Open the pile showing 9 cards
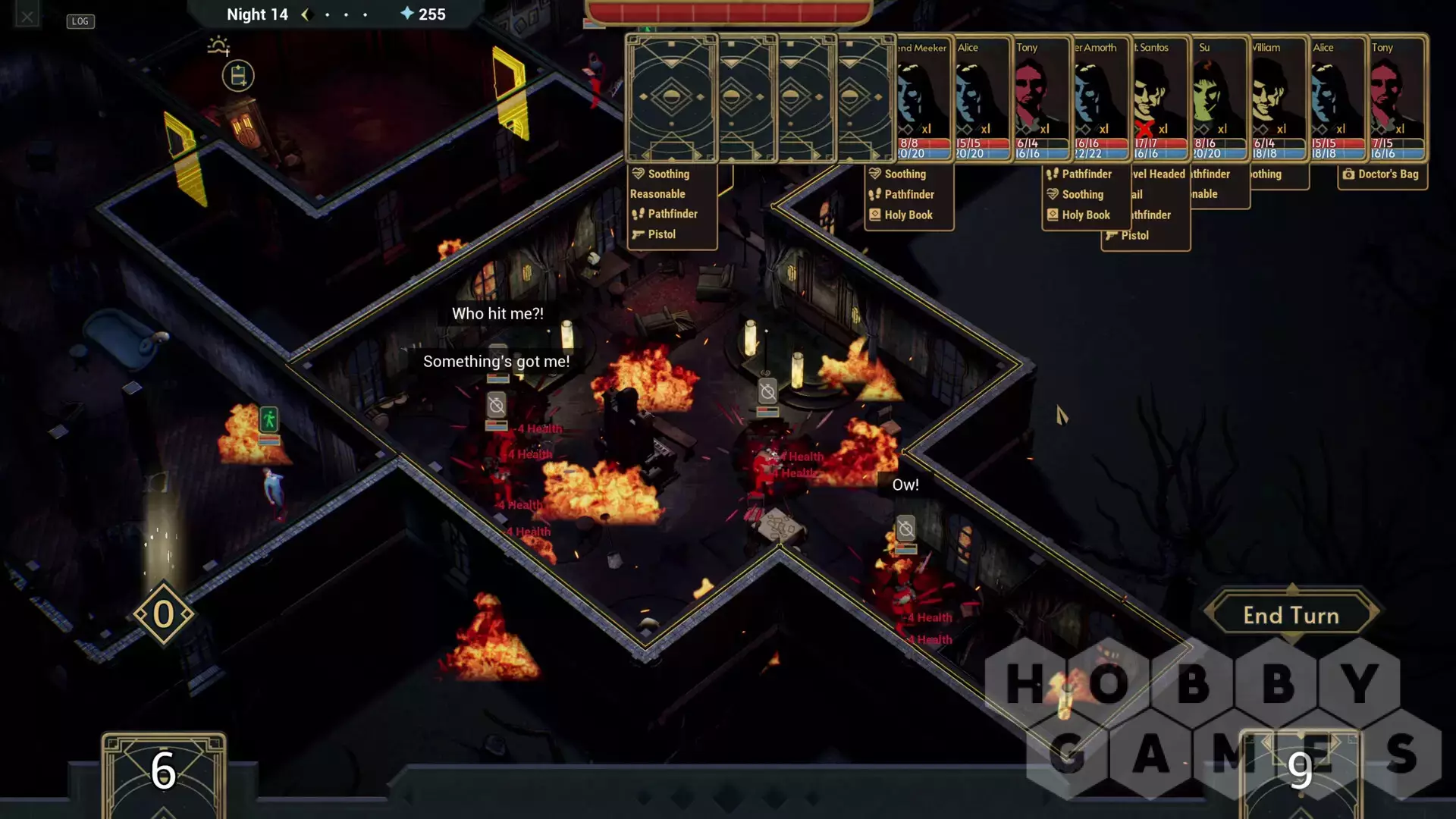 [x=1300, y=773]
